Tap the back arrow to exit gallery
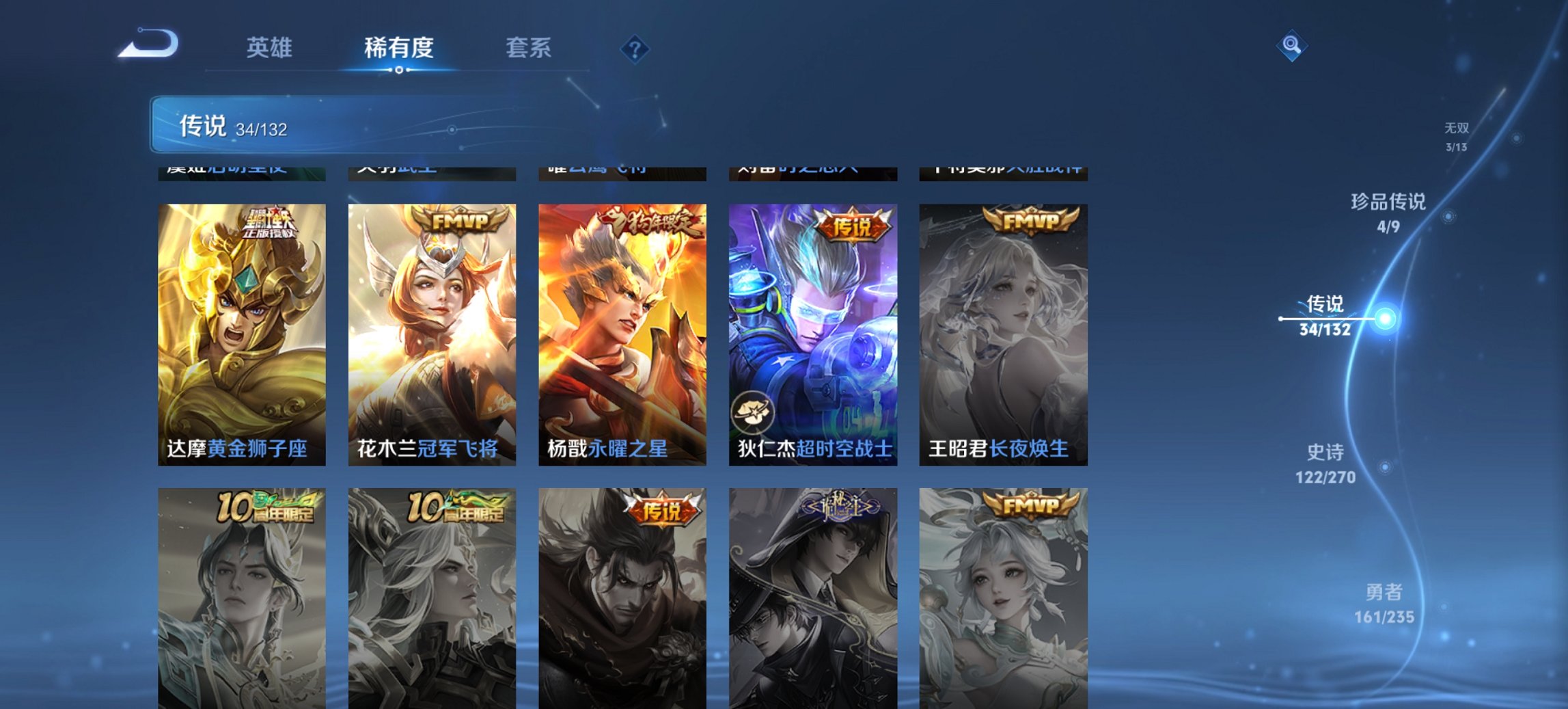The width and height of the screenshot is (1568, 709). [x=146, y=42]
